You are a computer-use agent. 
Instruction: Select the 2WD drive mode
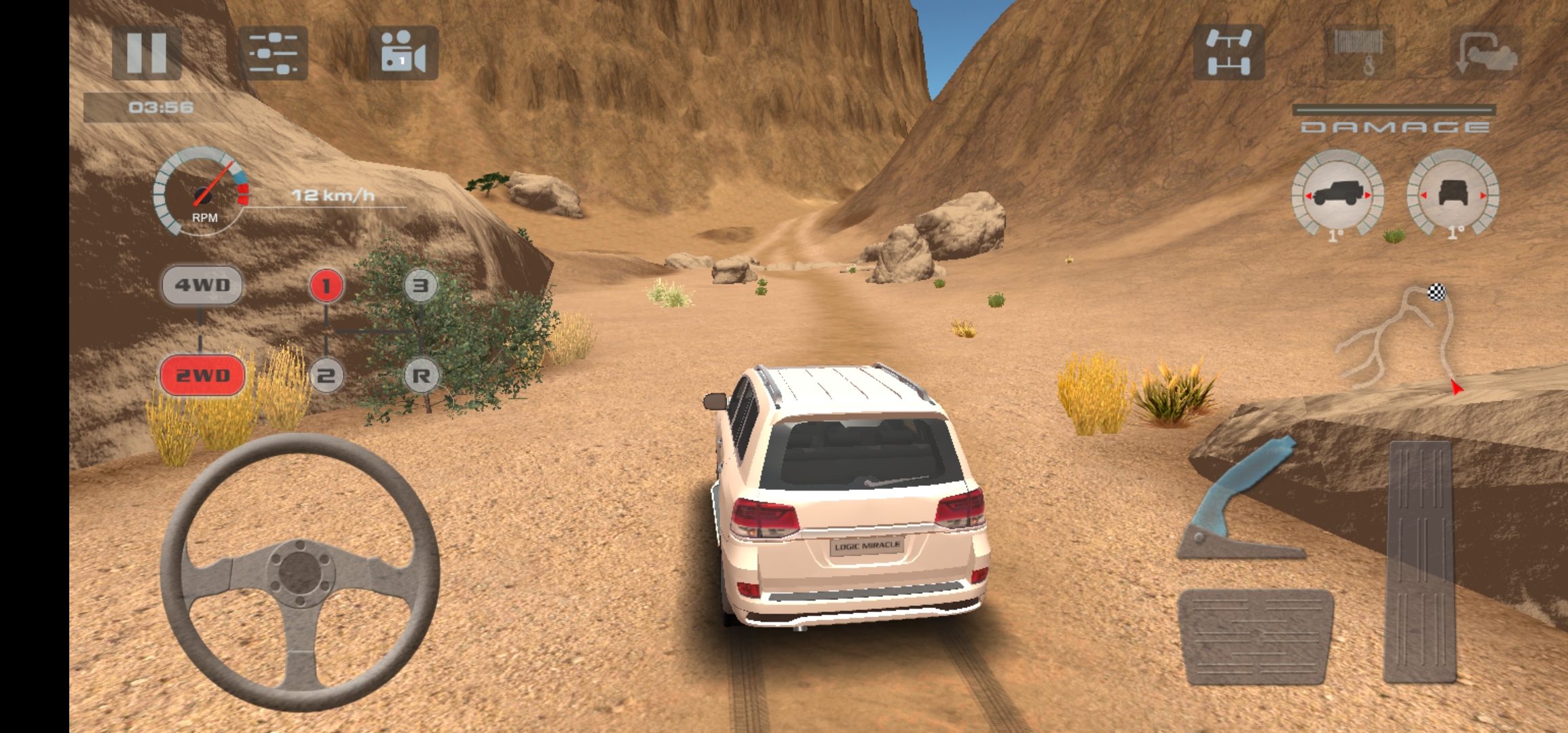pyautogui.click(x=202, y=375)
